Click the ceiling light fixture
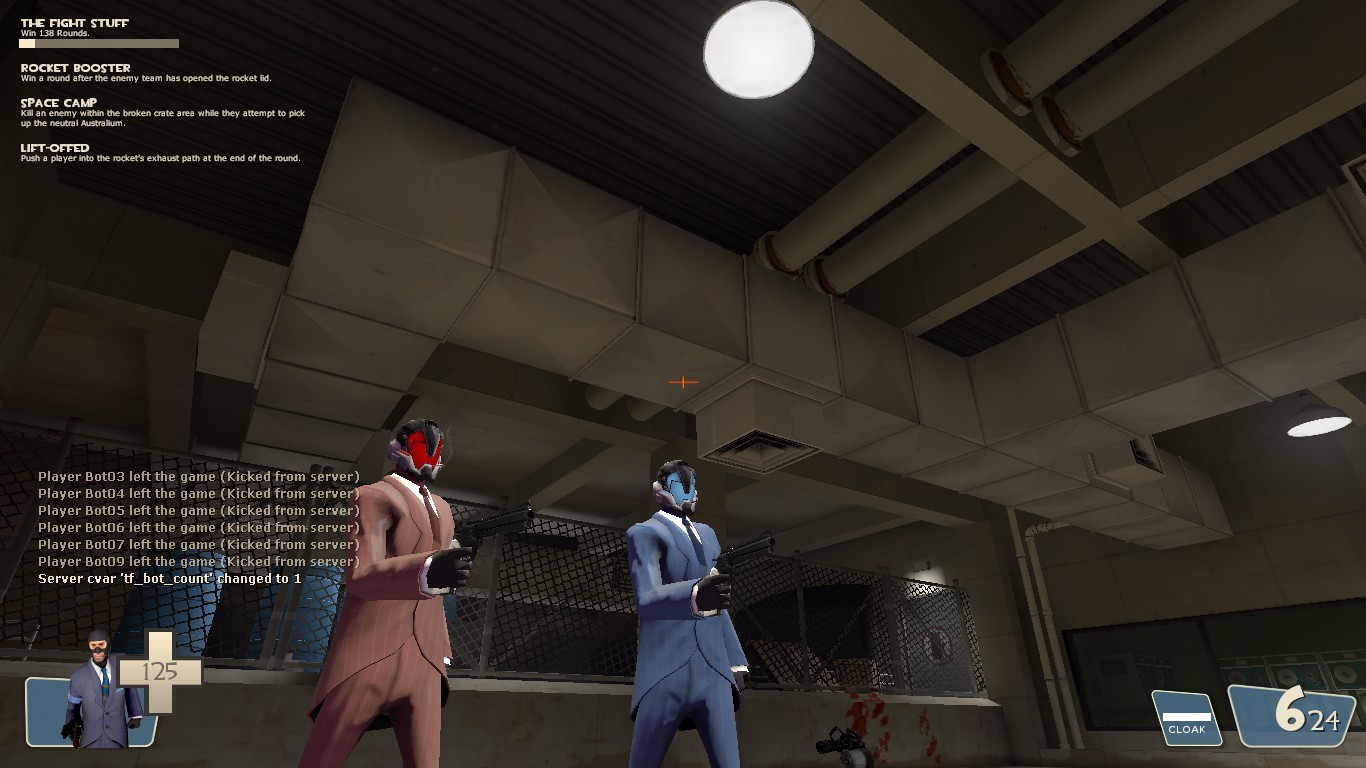This screenshot has height=768, width=1366. coord(758,52)
